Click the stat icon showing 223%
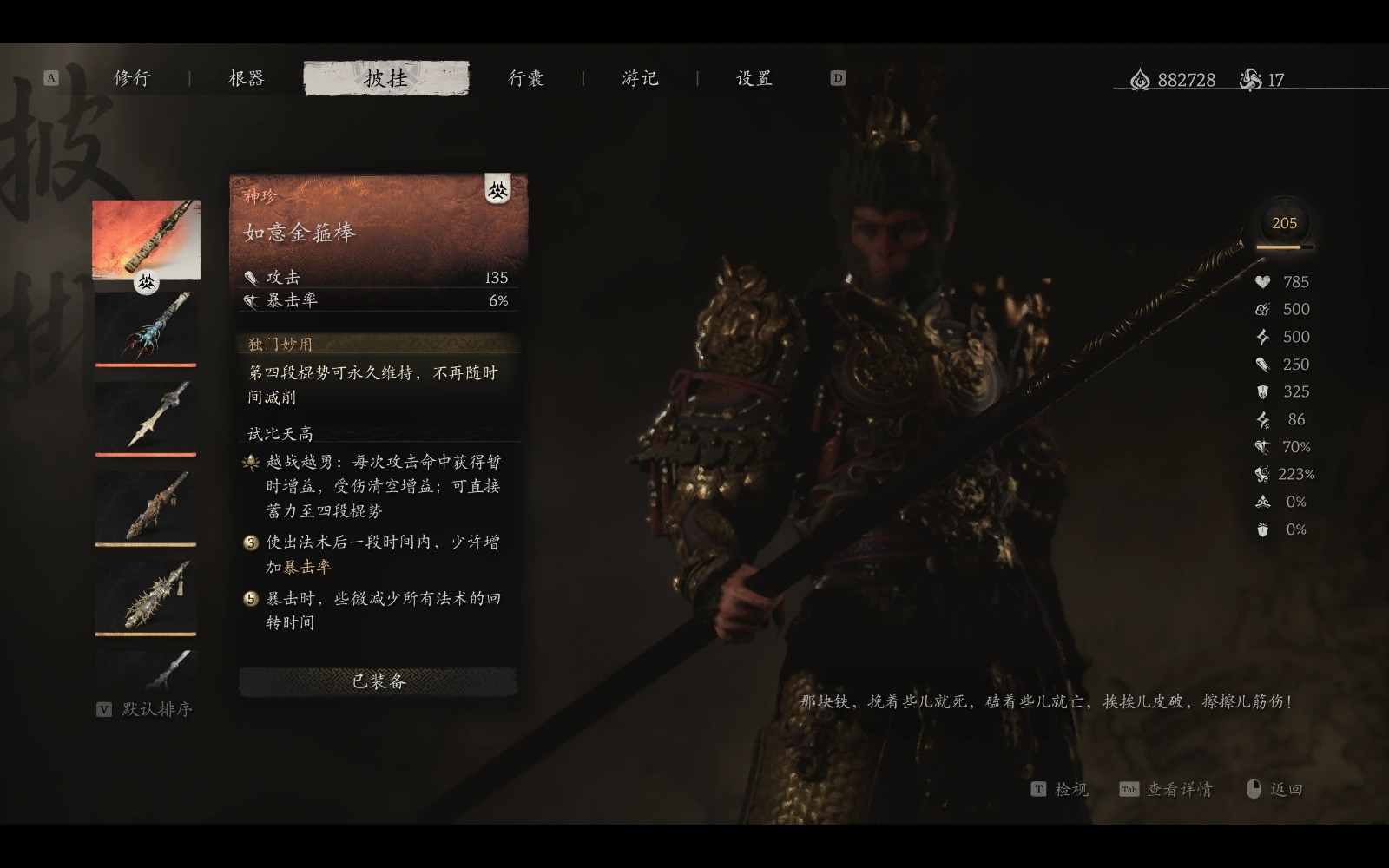 click(x=1262, y=474)
